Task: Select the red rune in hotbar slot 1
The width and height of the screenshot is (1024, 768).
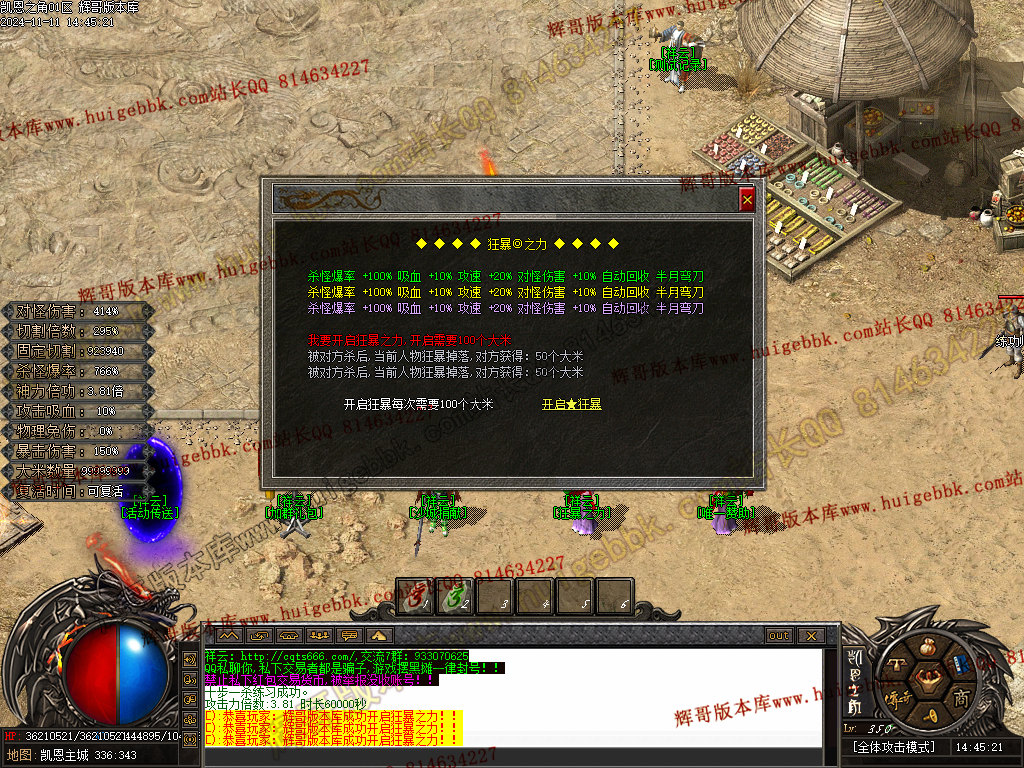Action: [x=416, y=598]
